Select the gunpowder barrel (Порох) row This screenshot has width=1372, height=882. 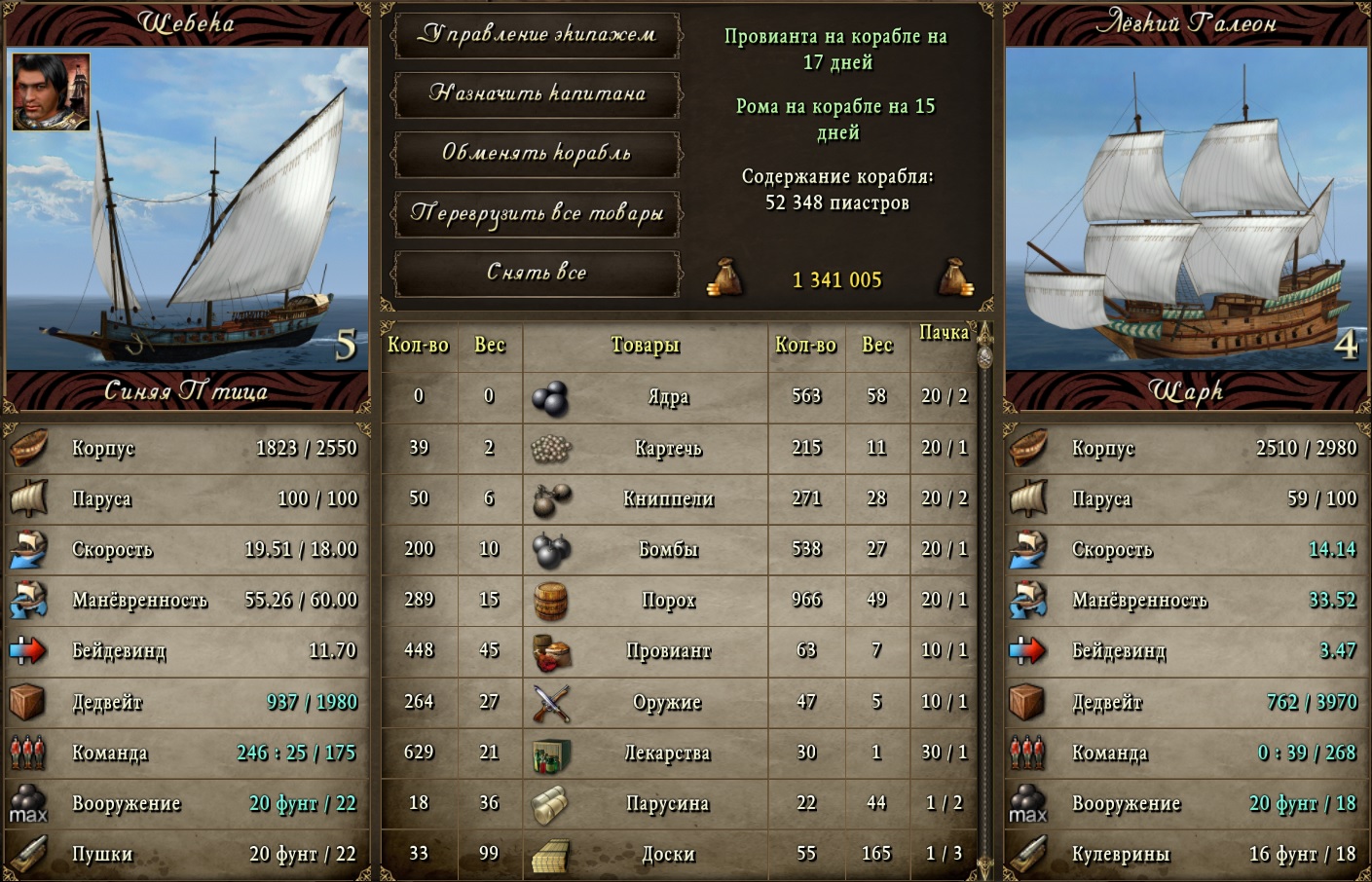pos(668,600)
